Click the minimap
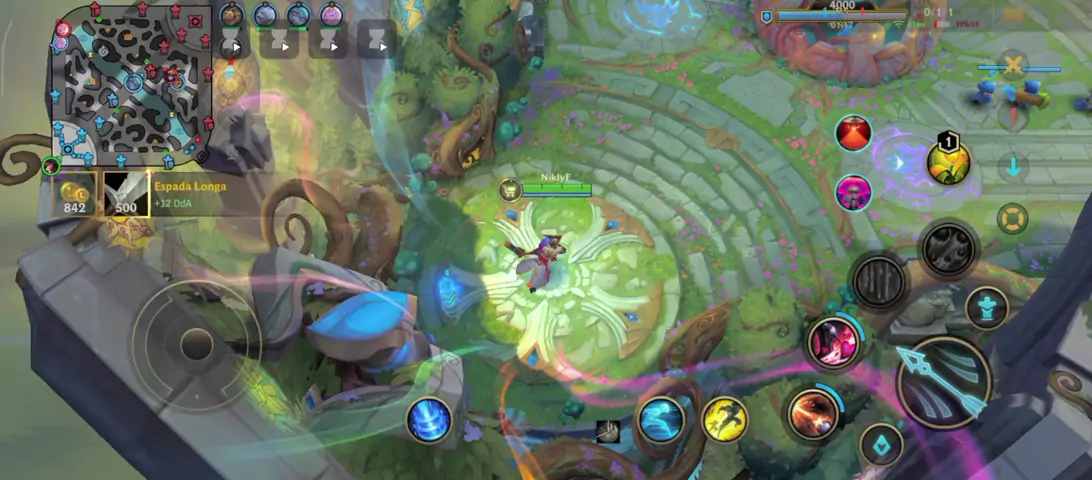The height and width of the screenshot is (480, 1092). tap(132, 86)
